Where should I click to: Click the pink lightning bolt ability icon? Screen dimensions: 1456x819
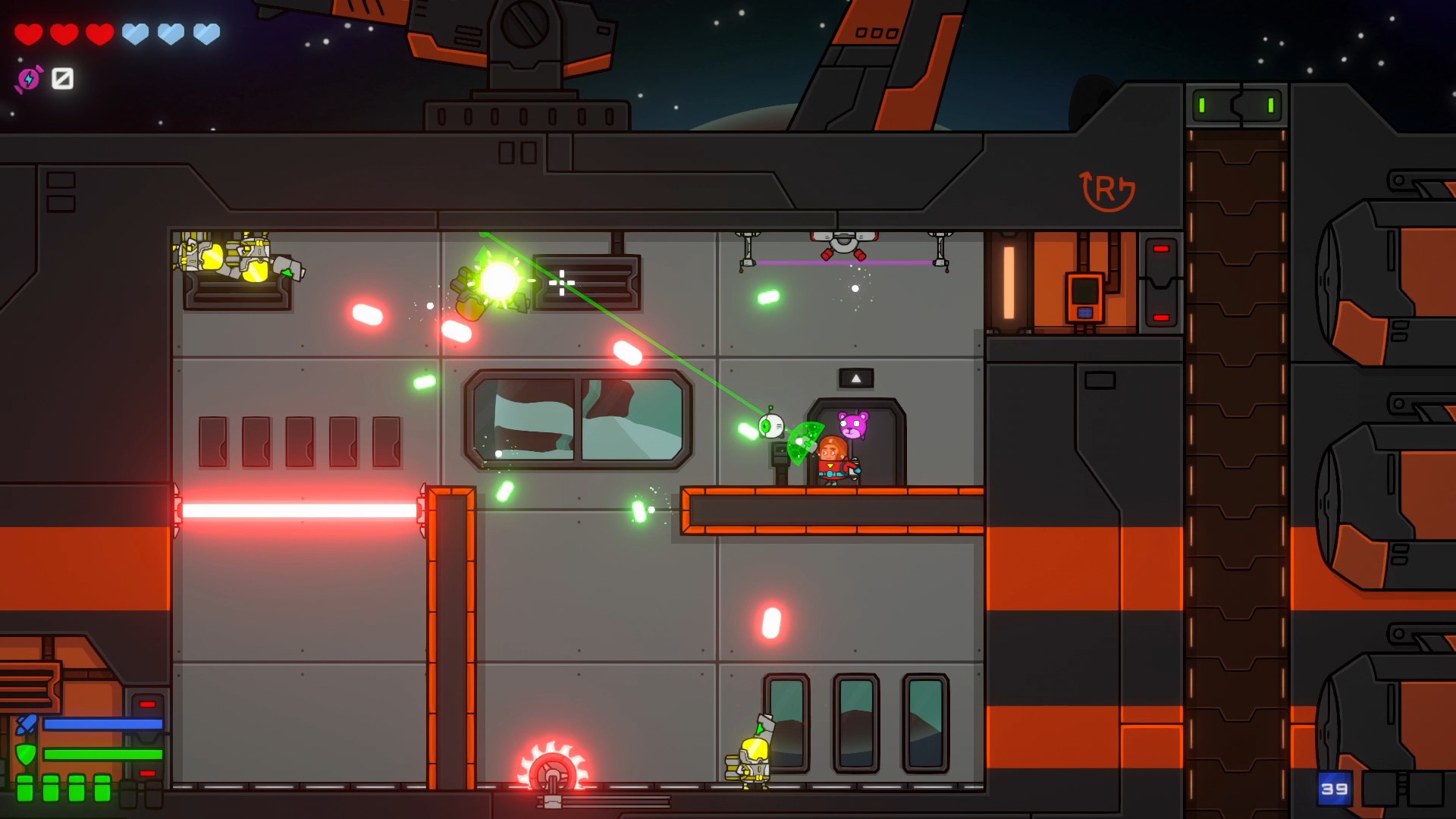coord(29,79)
